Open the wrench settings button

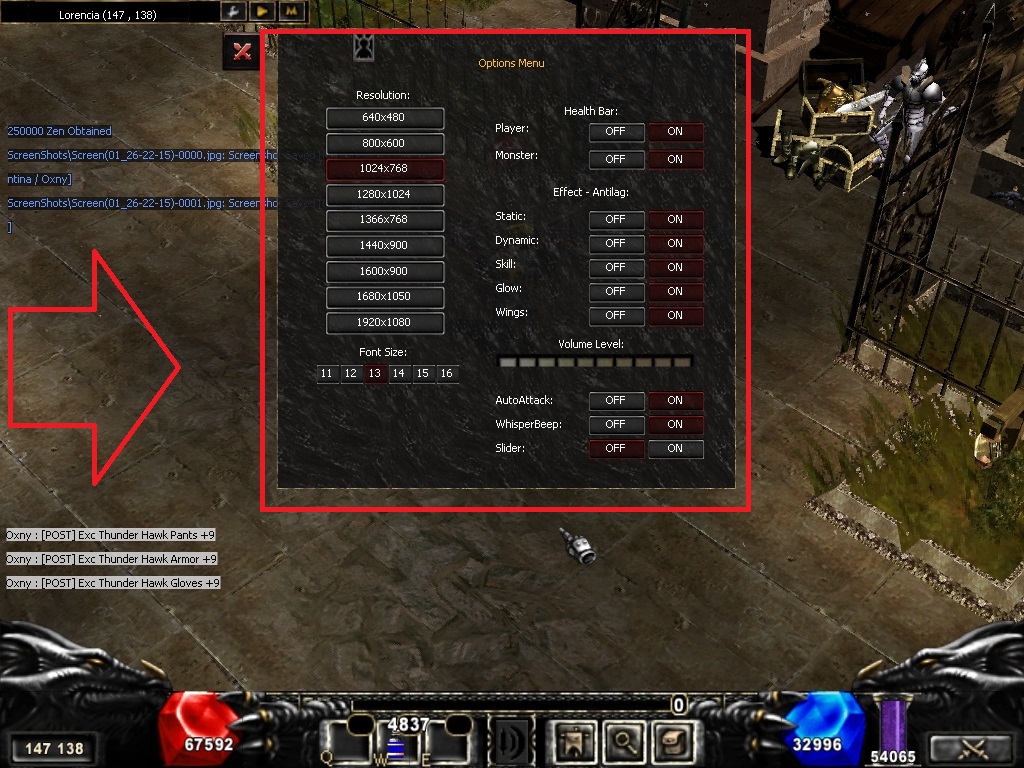coord(232,12)
